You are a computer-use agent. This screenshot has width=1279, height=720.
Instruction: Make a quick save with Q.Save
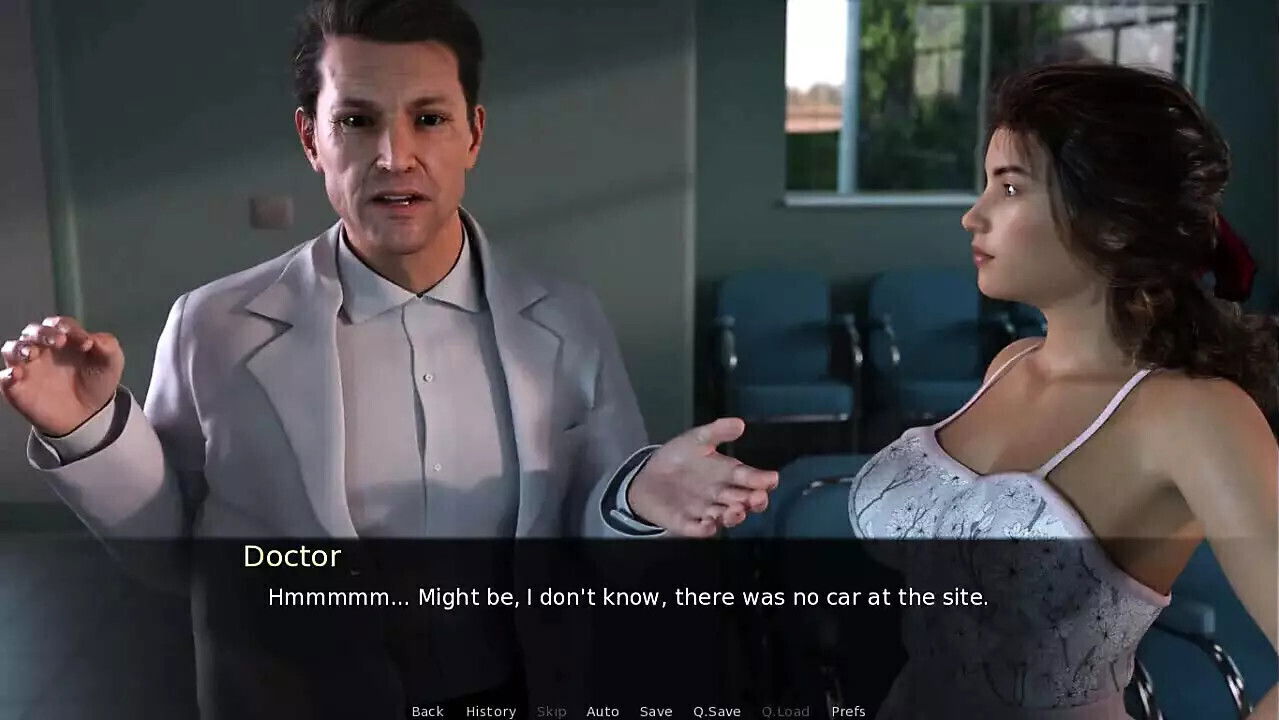(716, 711)
